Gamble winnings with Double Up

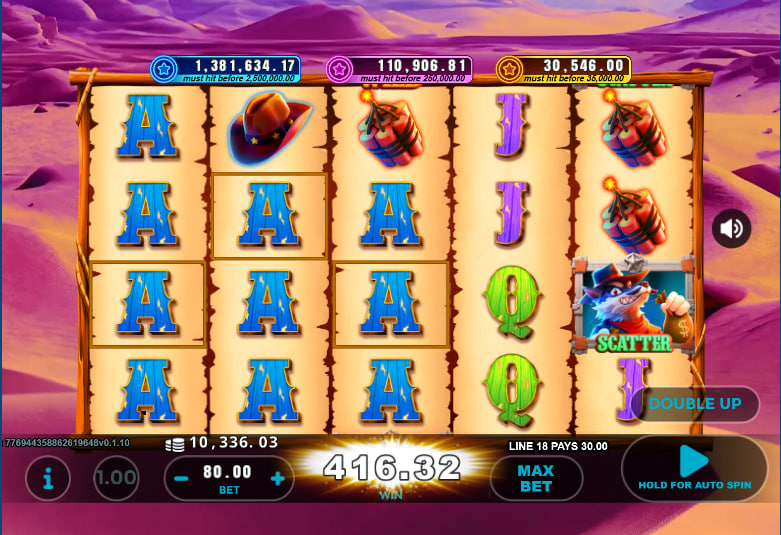[x=695, y=404]
